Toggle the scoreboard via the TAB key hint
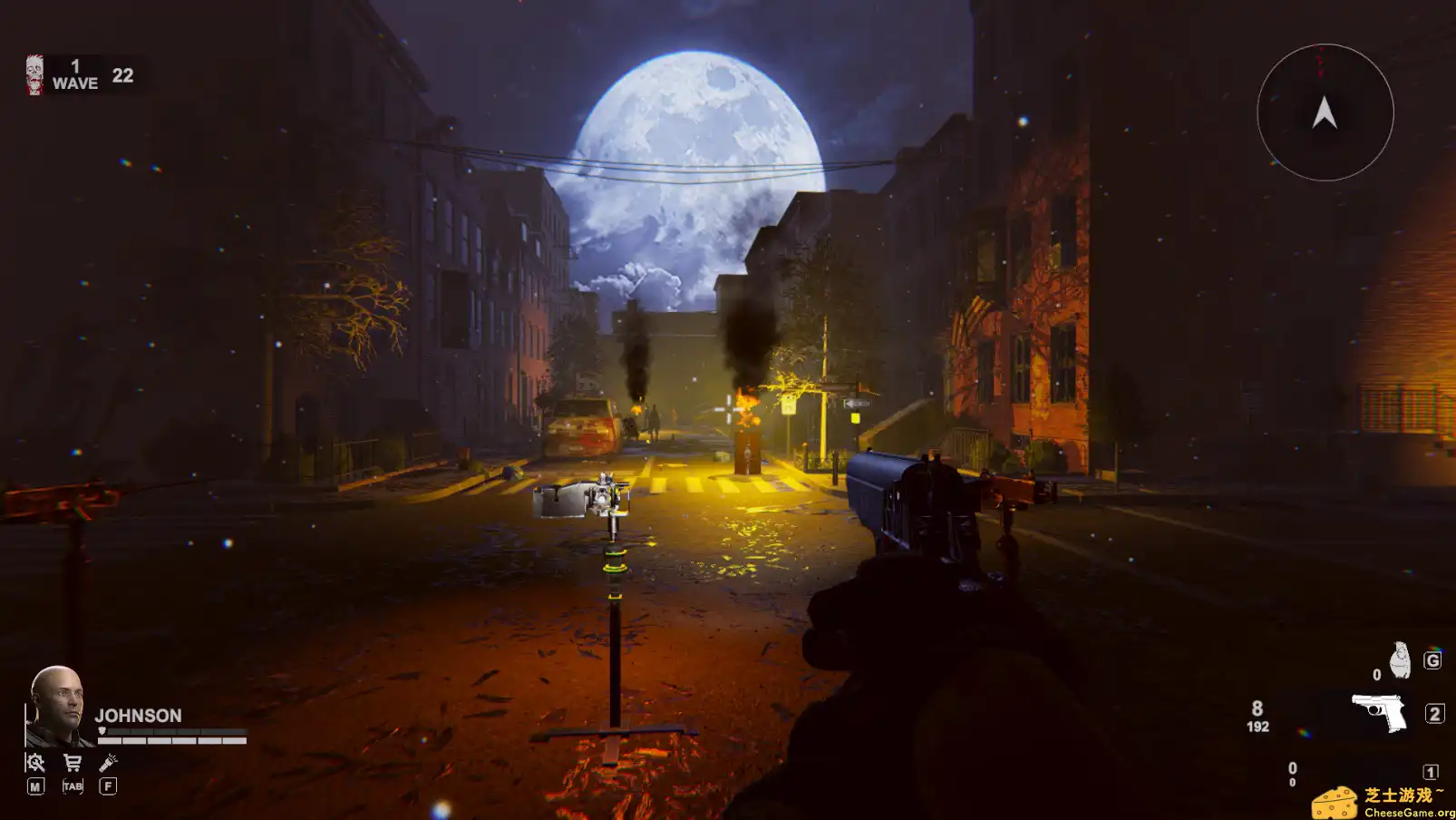This screenshot has height=820, width=1456. [73, 786]
